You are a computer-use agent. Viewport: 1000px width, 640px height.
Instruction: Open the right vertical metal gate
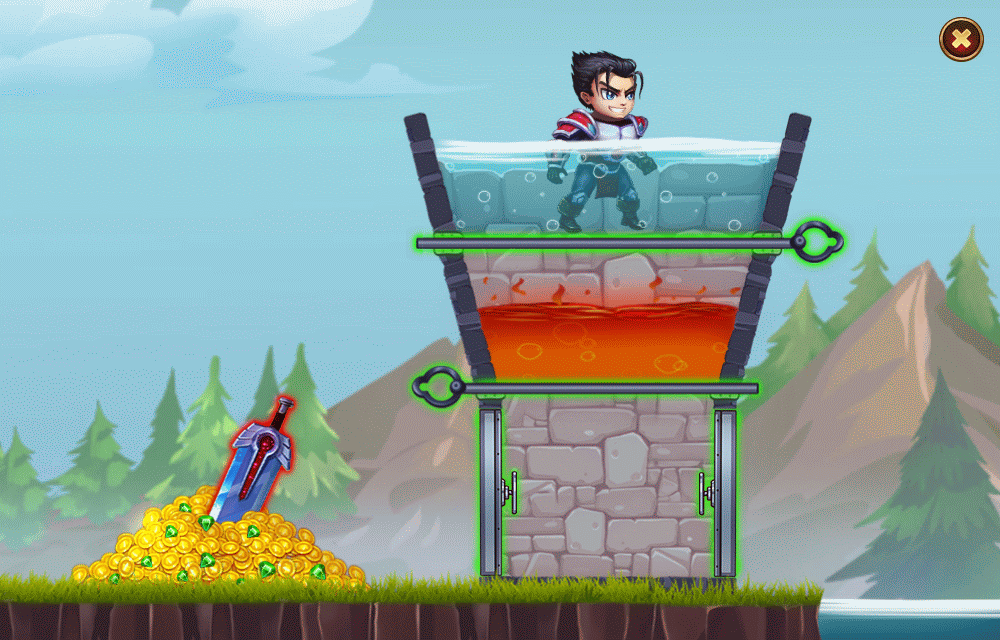tap(725, 491)
